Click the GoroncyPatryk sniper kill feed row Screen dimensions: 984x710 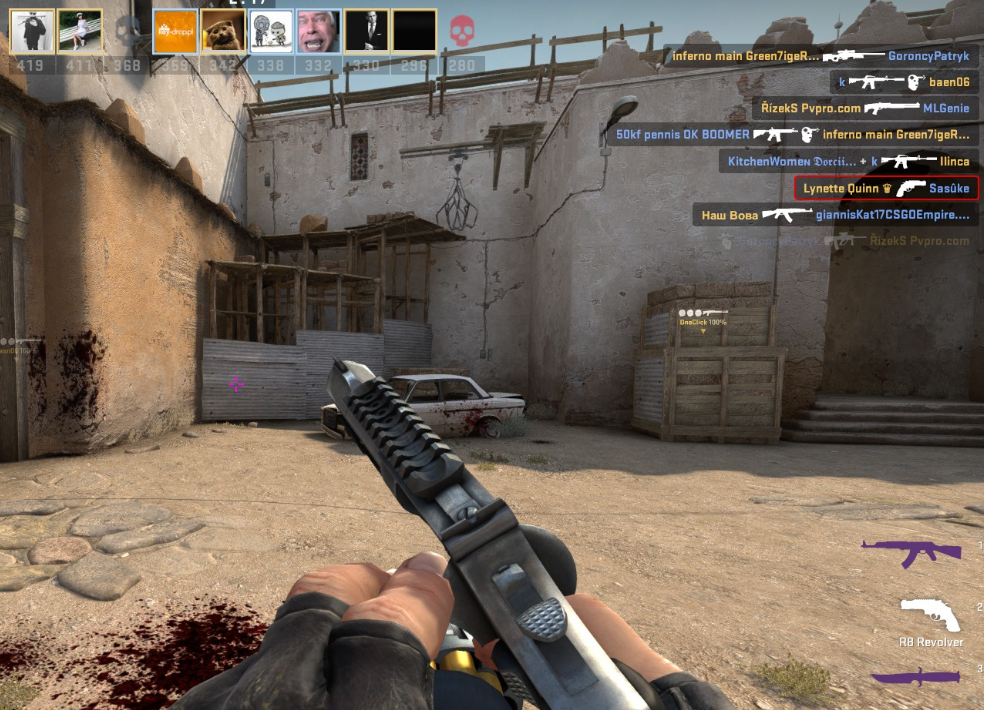pyautogui.click(x=820, y=56)
